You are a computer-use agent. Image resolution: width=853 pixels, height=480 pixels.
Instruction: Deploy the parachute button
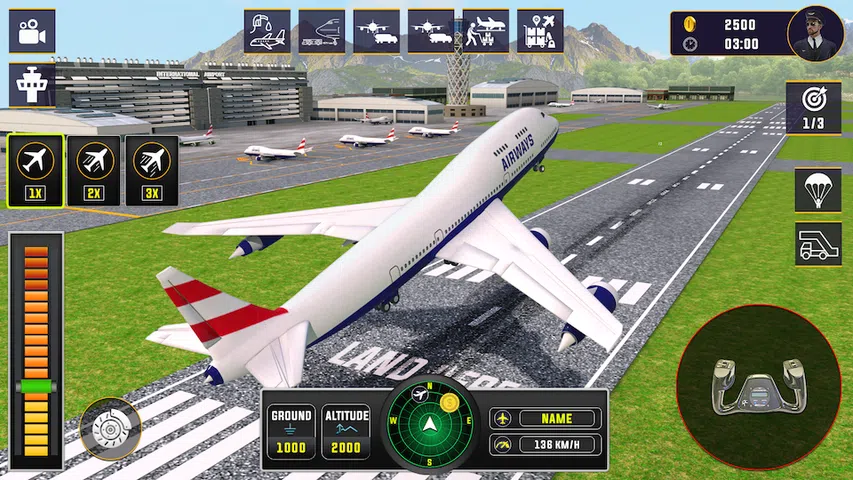pos(818,189)
